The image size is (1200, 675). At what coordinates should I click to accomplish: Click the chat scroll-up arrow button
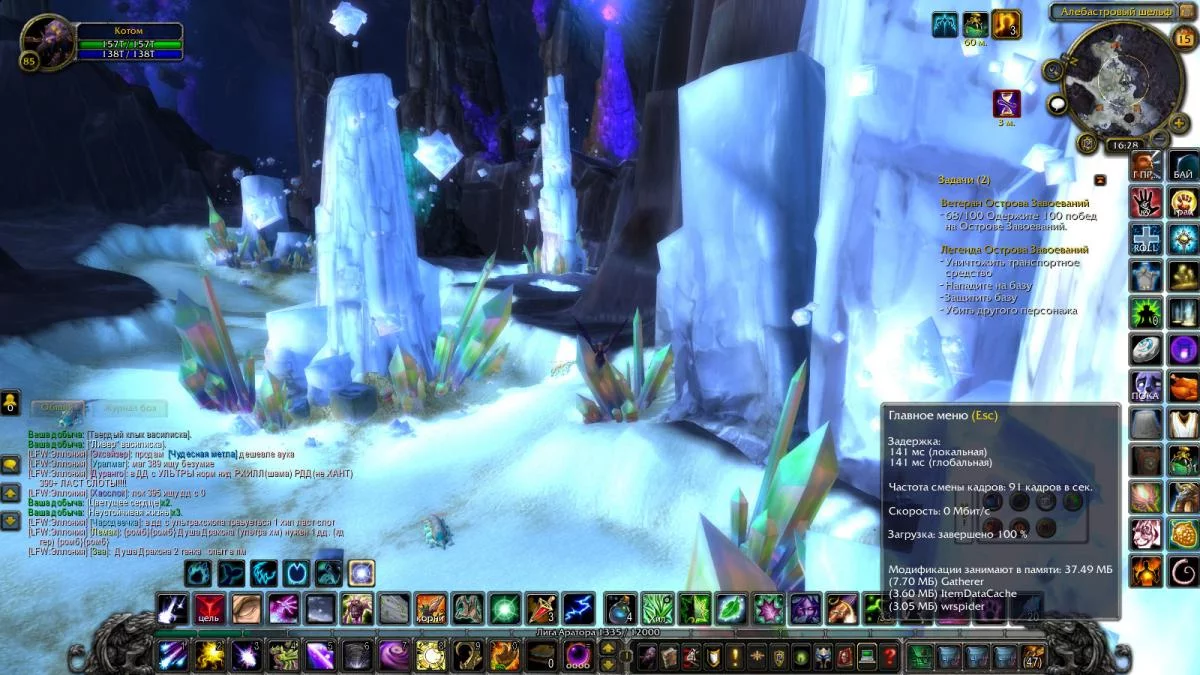point(10,493)
